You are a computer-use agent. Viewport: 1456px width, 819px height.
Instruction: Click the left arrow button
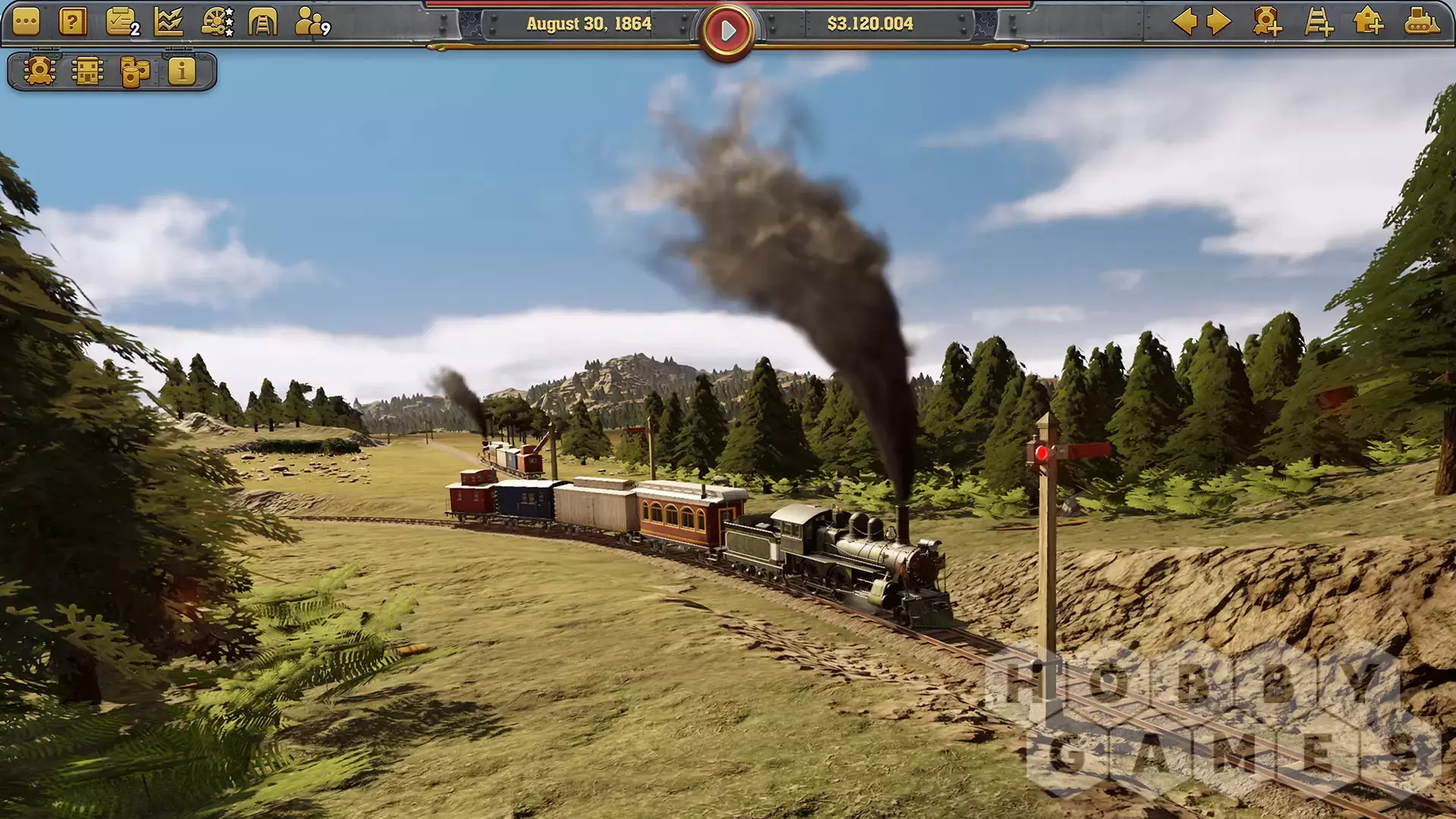pos(1185,22)
